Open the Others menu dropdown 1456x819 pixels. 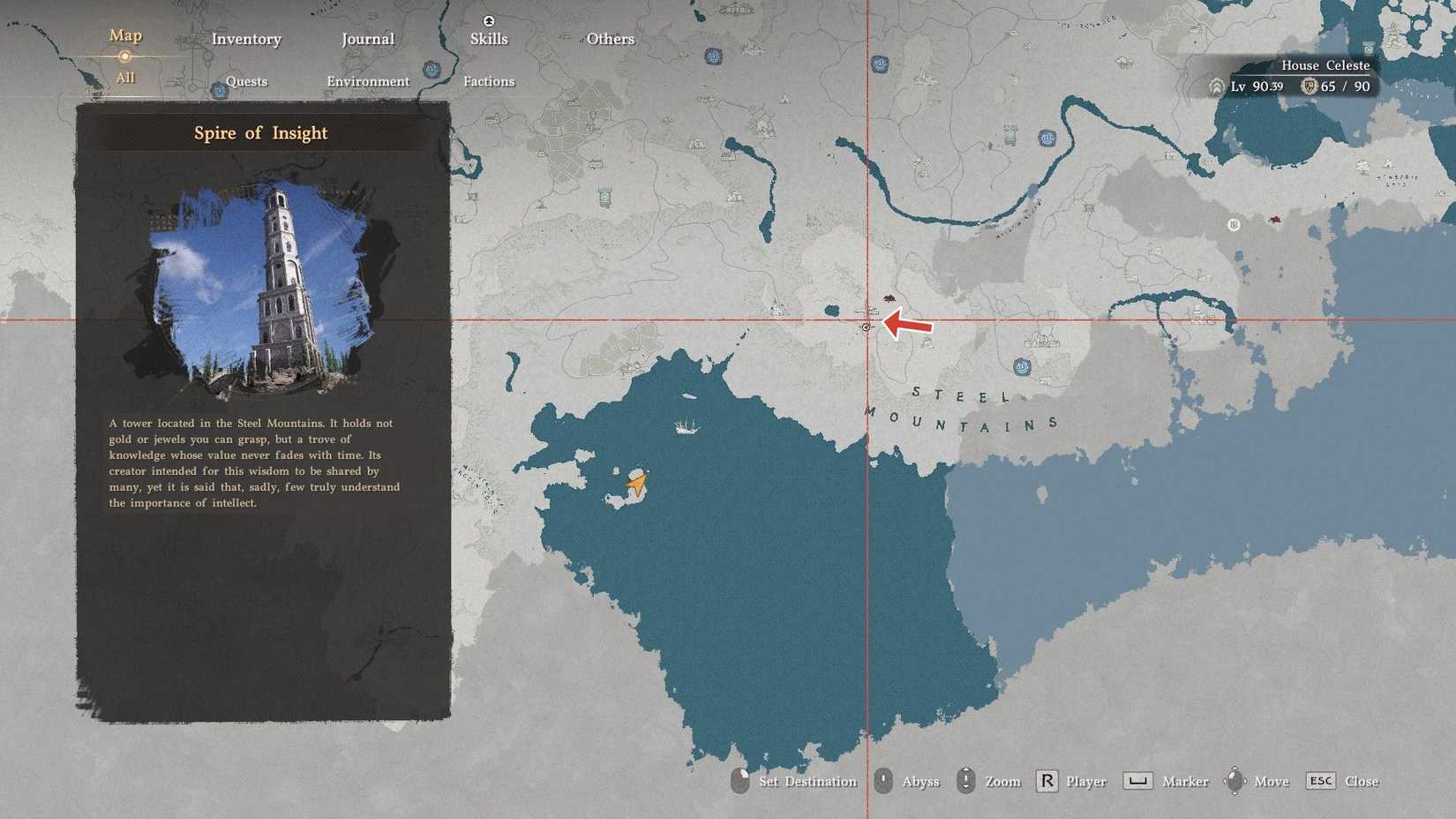(610, 39)
